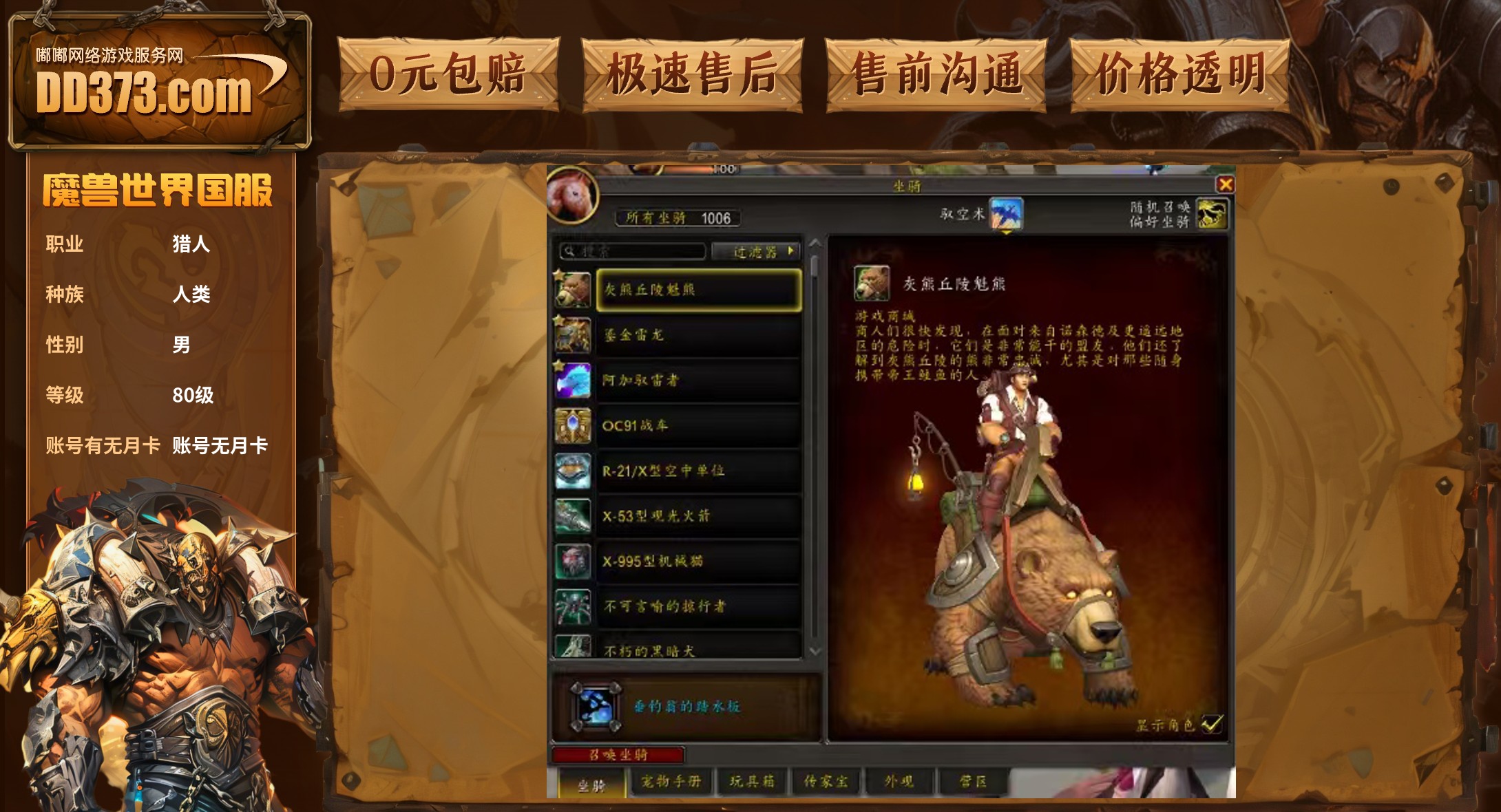Select the 阿加驭雷者 mount icon
This screenshot has height=812, width=1501.
pos(574,380)
